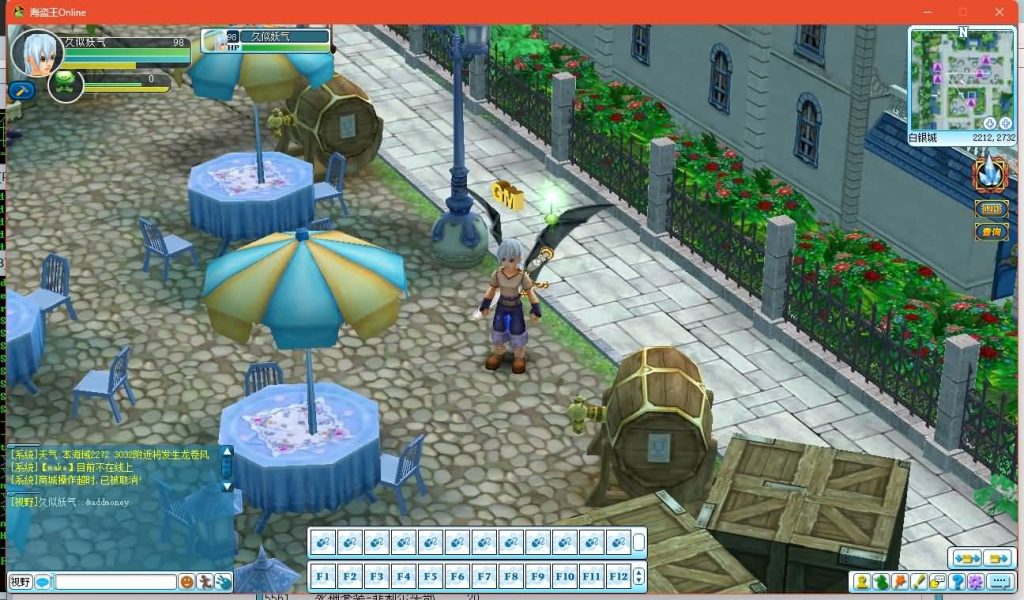Click the minimap zoom-out button
1024x600 pixels.
click(990, 123)
